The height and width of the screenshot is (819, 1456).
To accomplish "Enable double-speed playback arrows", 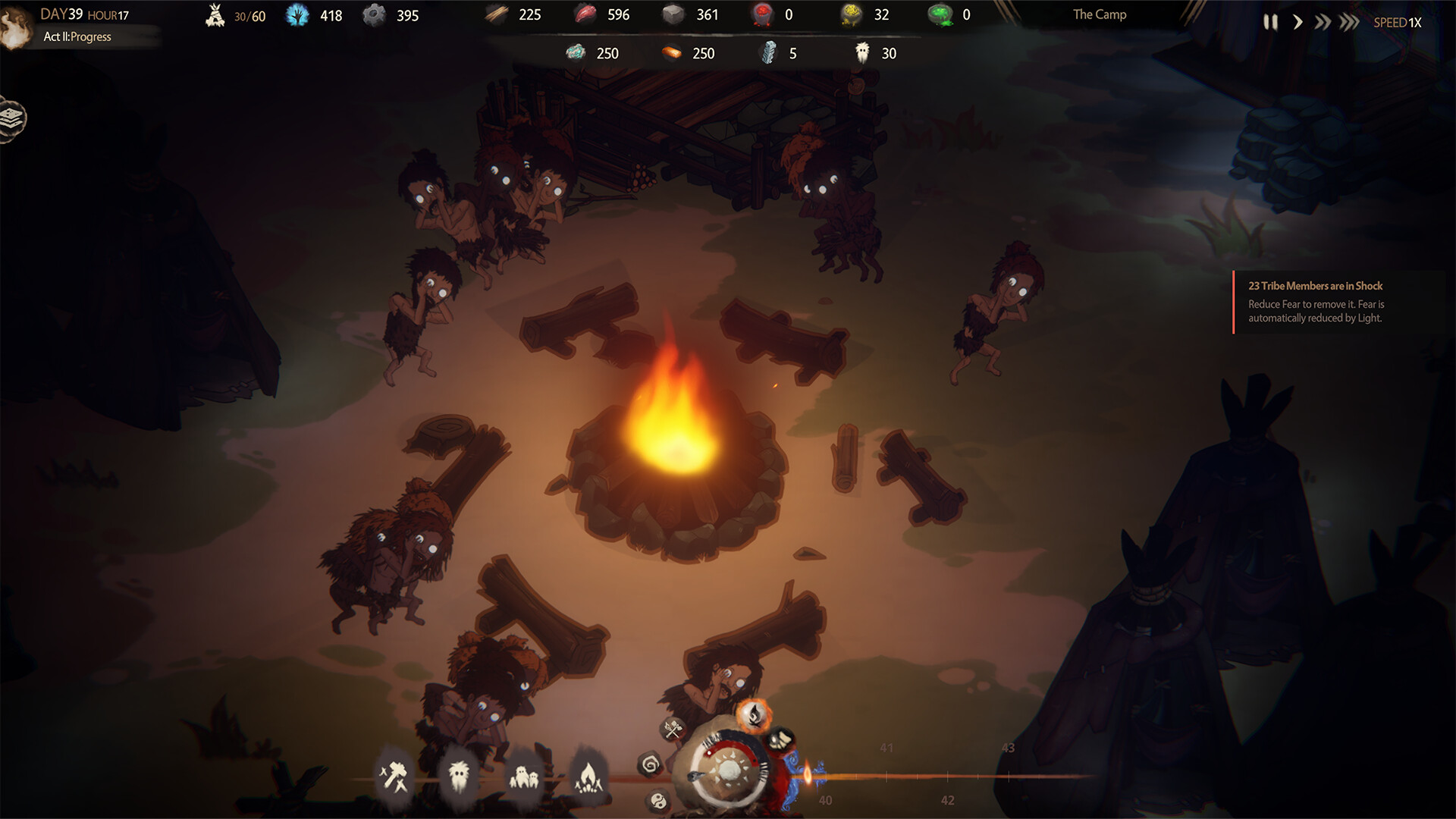I will [x=1323, y=22].
